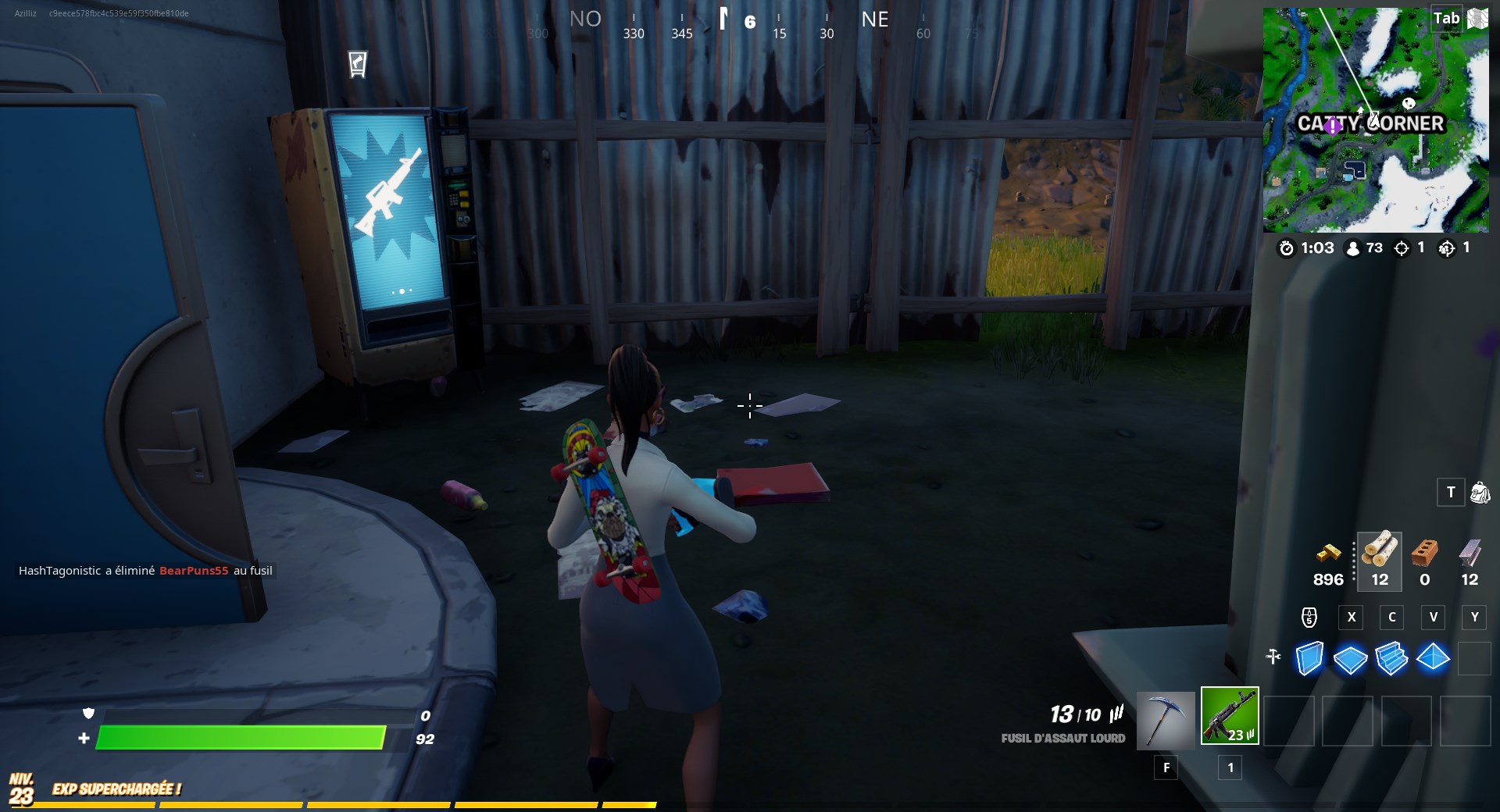Toggle the wall build piece selection
The width and height of the screenshot is (1500, 812).
tap(1309, 660)
